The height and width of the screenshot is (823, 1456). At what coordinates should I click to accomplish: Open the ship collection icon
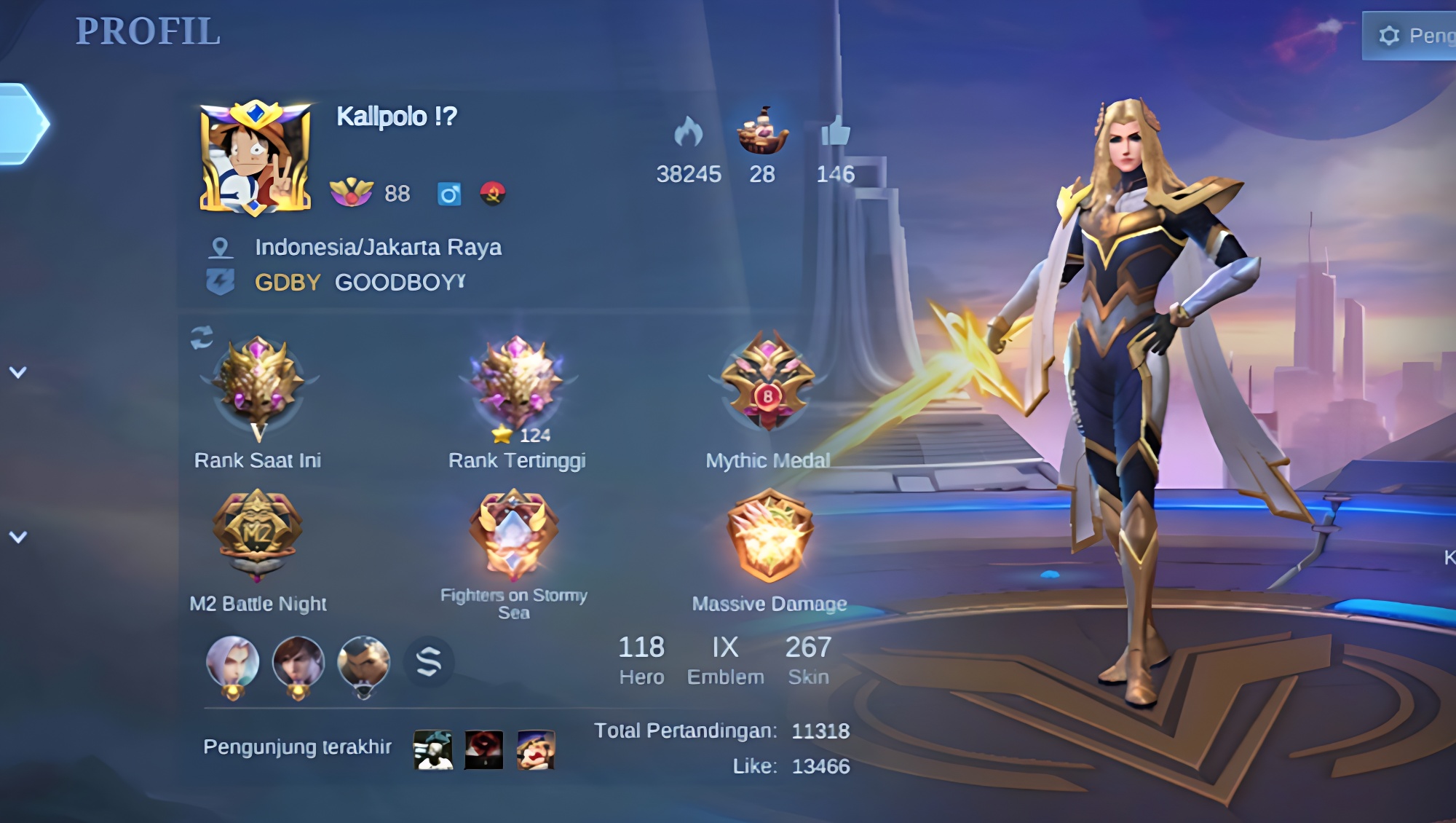coord(762,131)
